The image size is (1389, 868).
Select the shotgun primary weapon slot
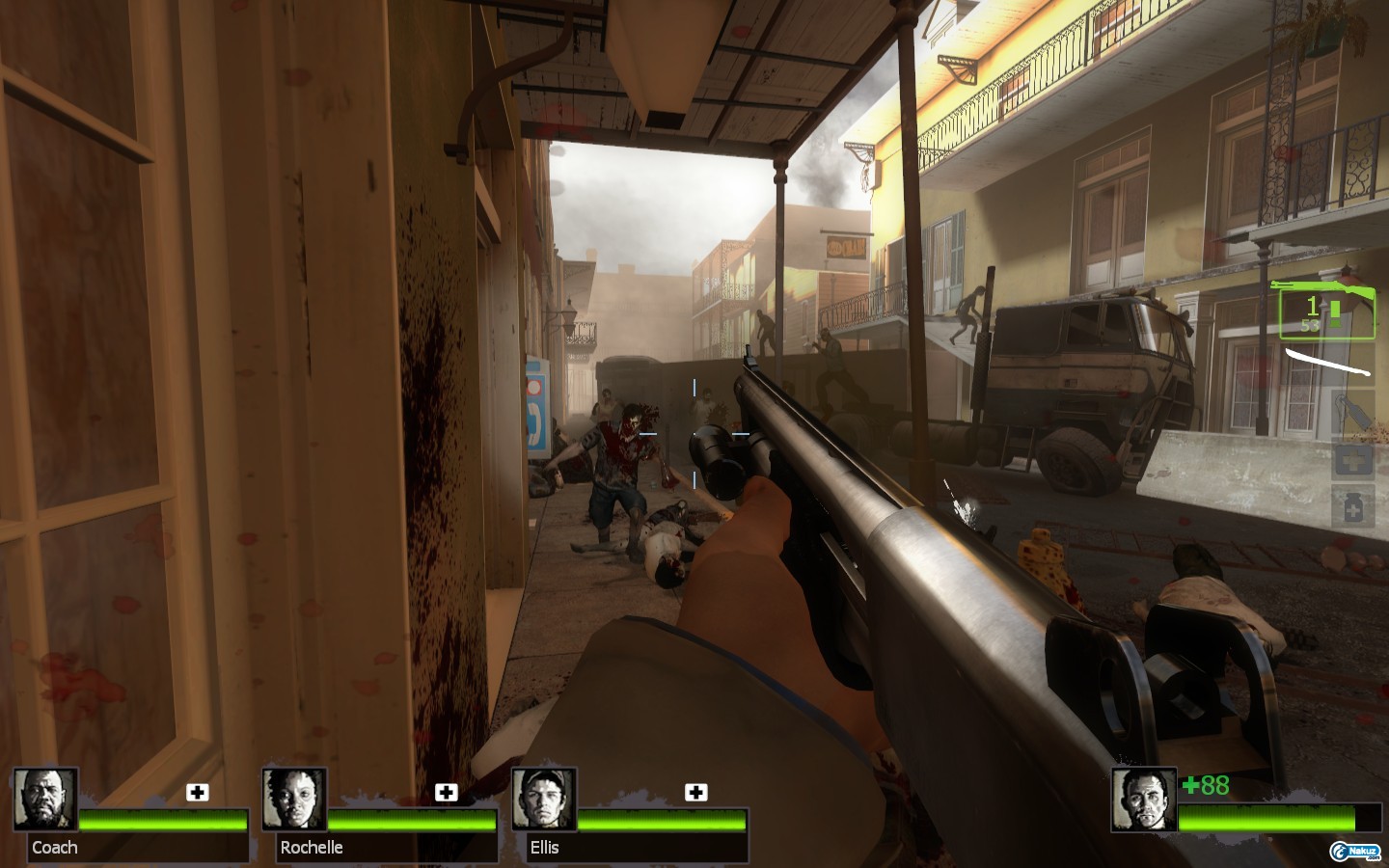[1326, 309]
